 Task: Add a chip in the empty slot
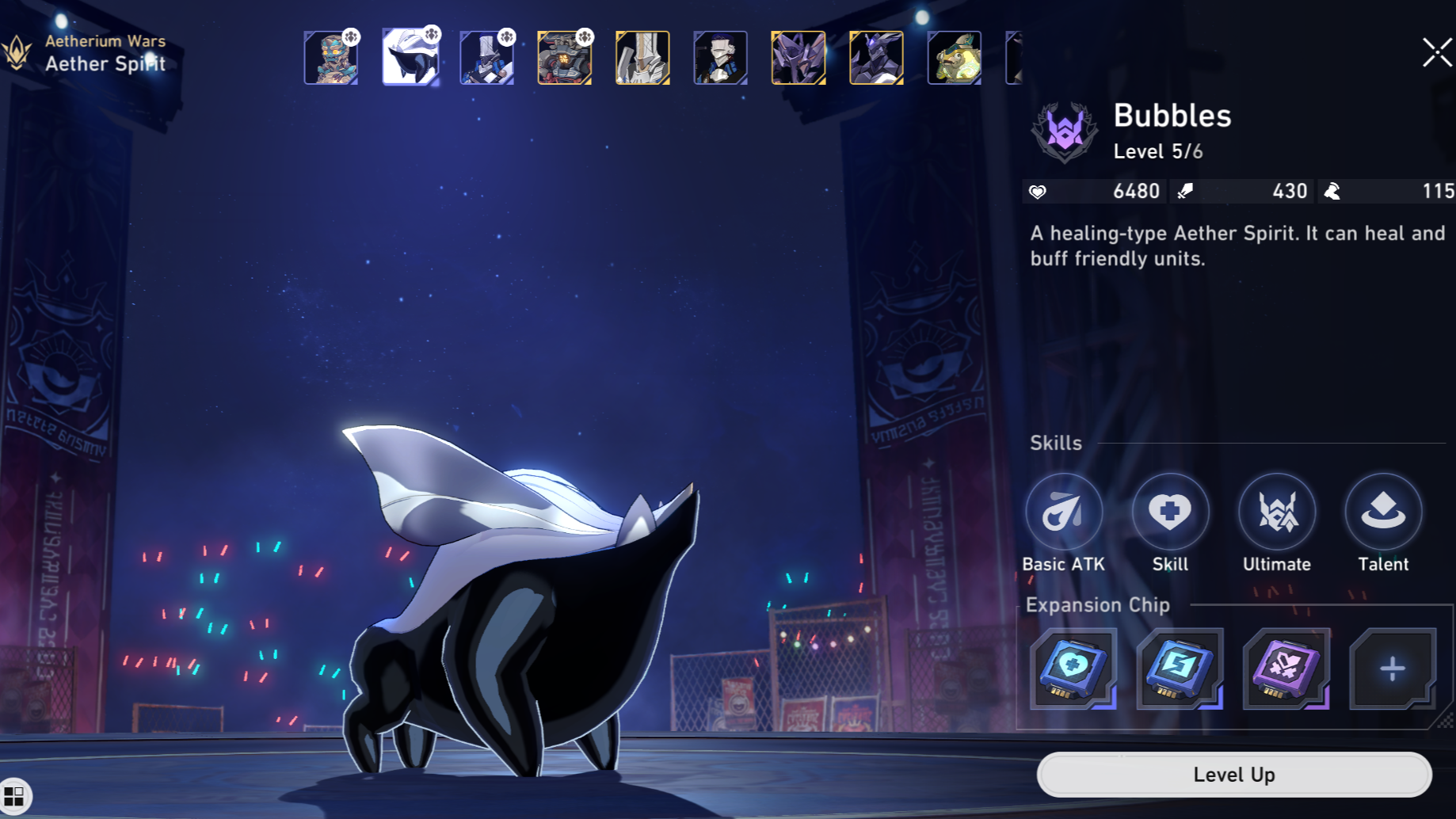coord(1391,671)
